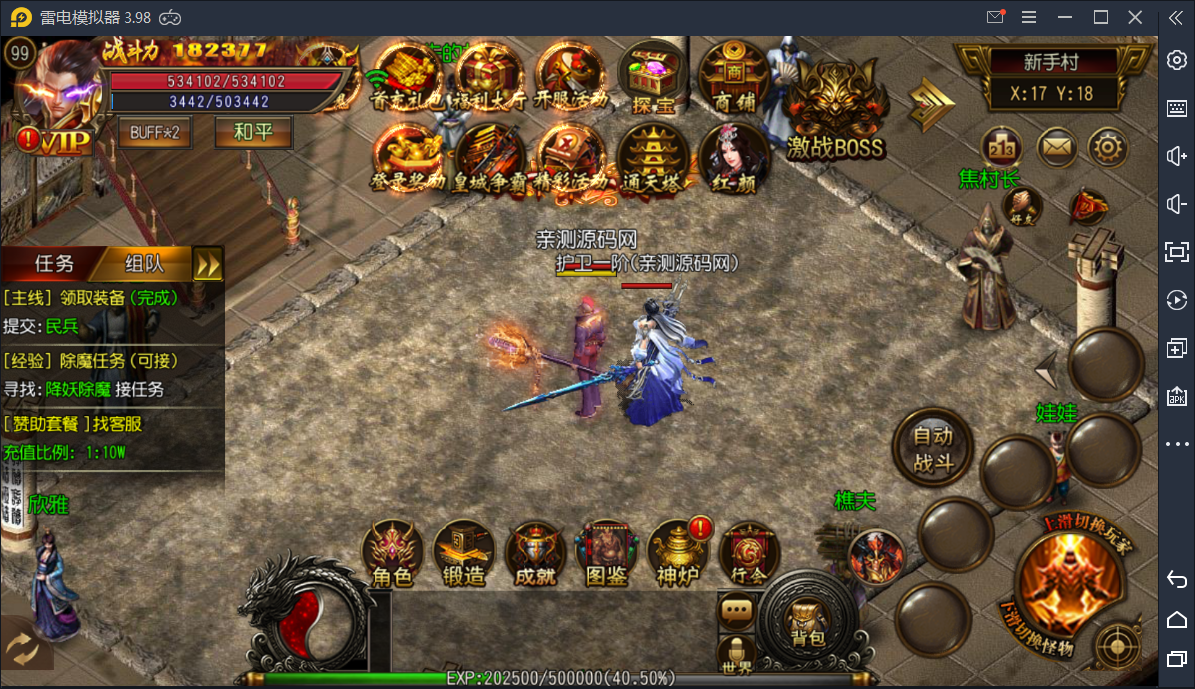The image size is (1195, 689).
Task: Open the chat speech bubble button
Action: click(737, 609)
